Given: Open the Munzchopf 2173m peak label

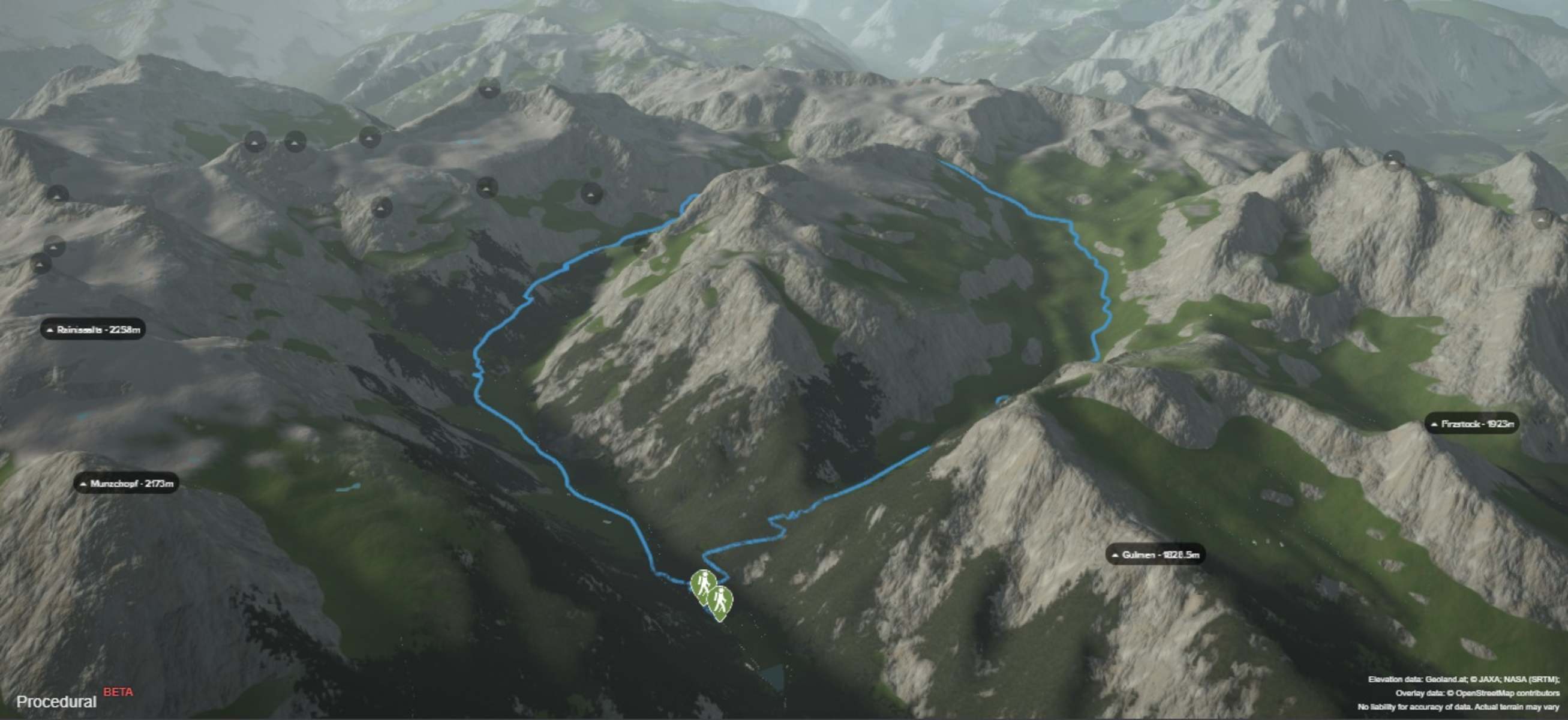Looking at the screenshot, I should [x=127, y=484].
